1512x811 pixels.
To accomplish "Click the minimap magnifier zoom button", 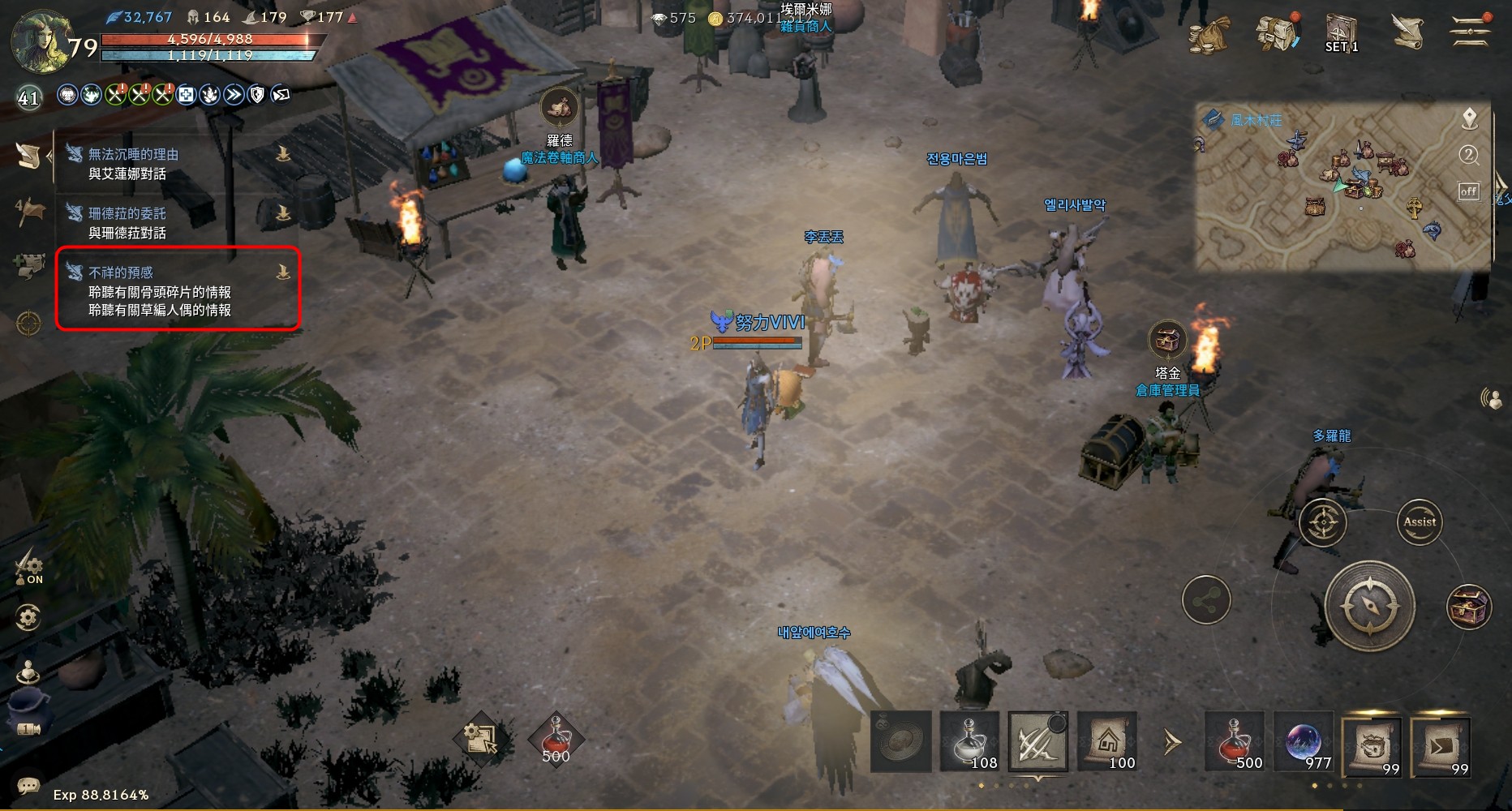I will pyautogui.click(x=1469, y=155).
